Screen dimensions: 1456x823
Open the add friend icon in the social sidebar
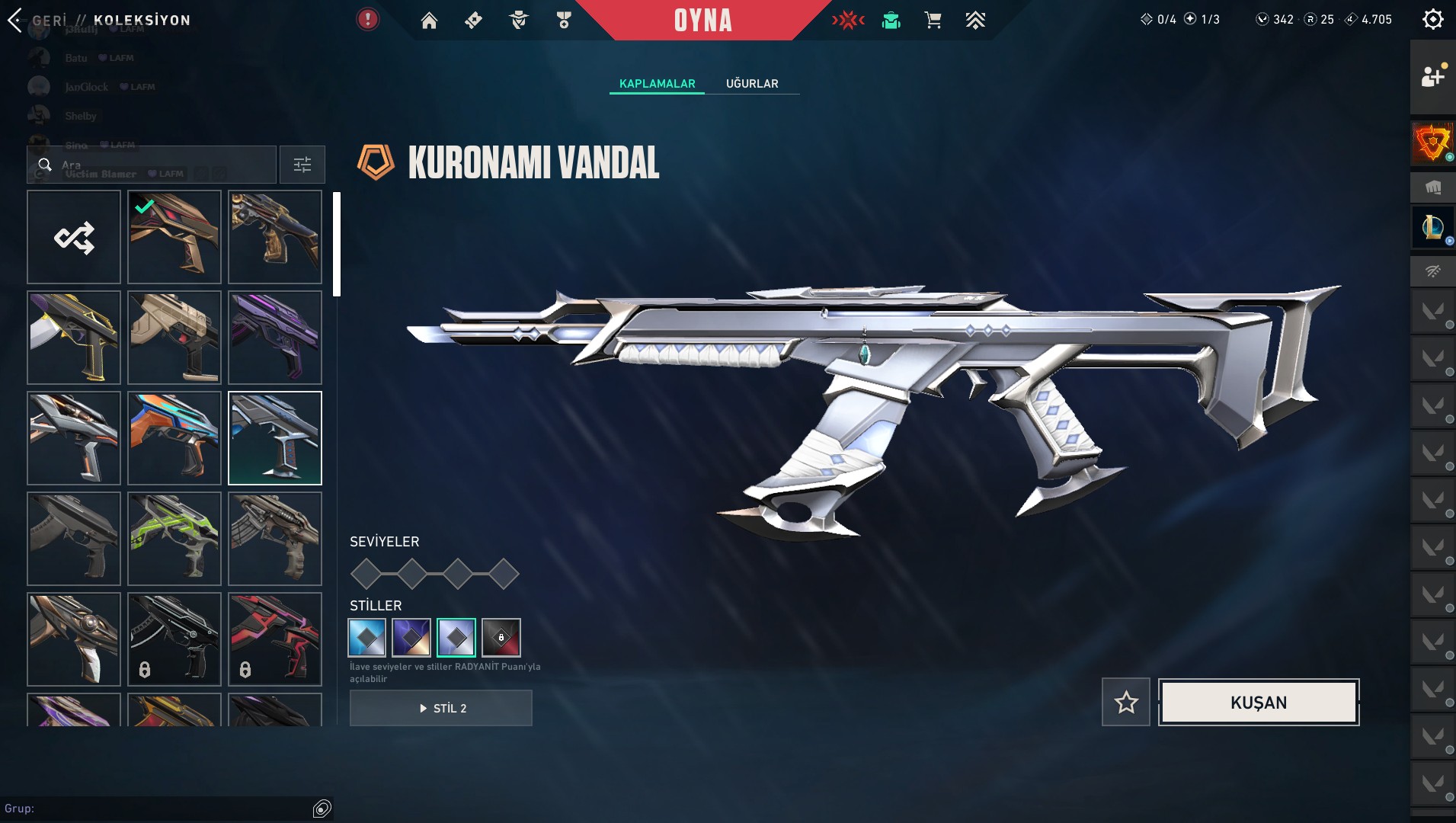coord(1435,75)
